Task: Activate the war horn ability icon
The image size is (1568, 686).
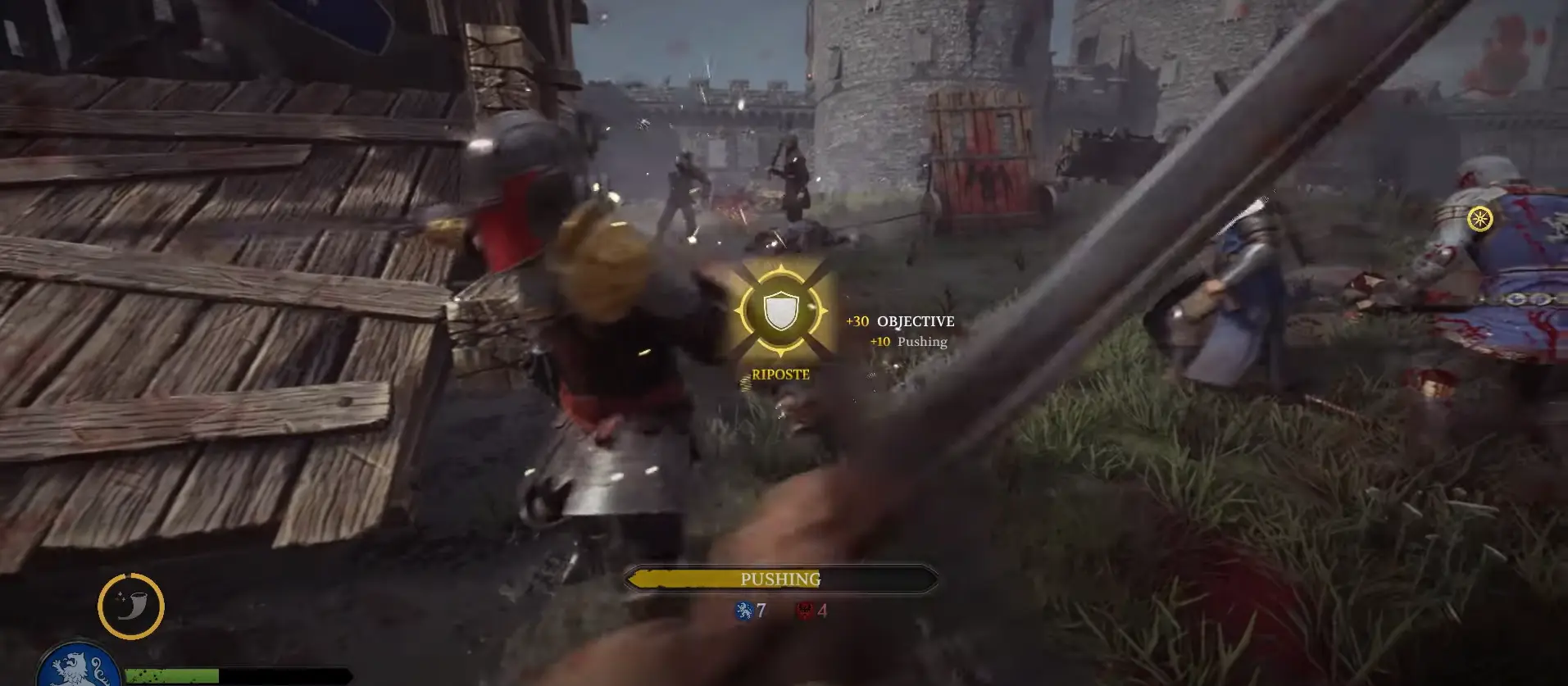Action: click(x=131, y=606)
